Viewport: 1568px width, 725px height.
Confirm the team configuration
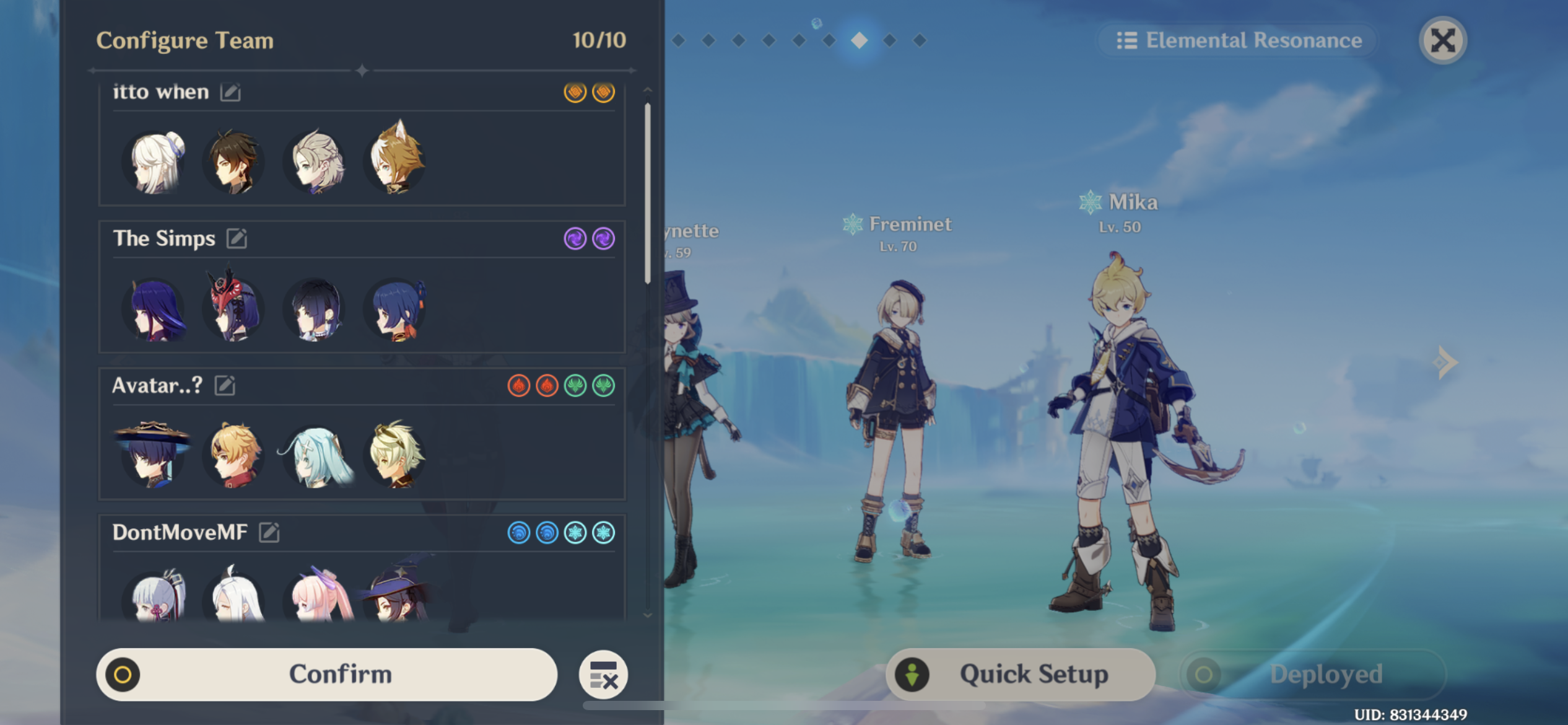[x=339, y=674]
